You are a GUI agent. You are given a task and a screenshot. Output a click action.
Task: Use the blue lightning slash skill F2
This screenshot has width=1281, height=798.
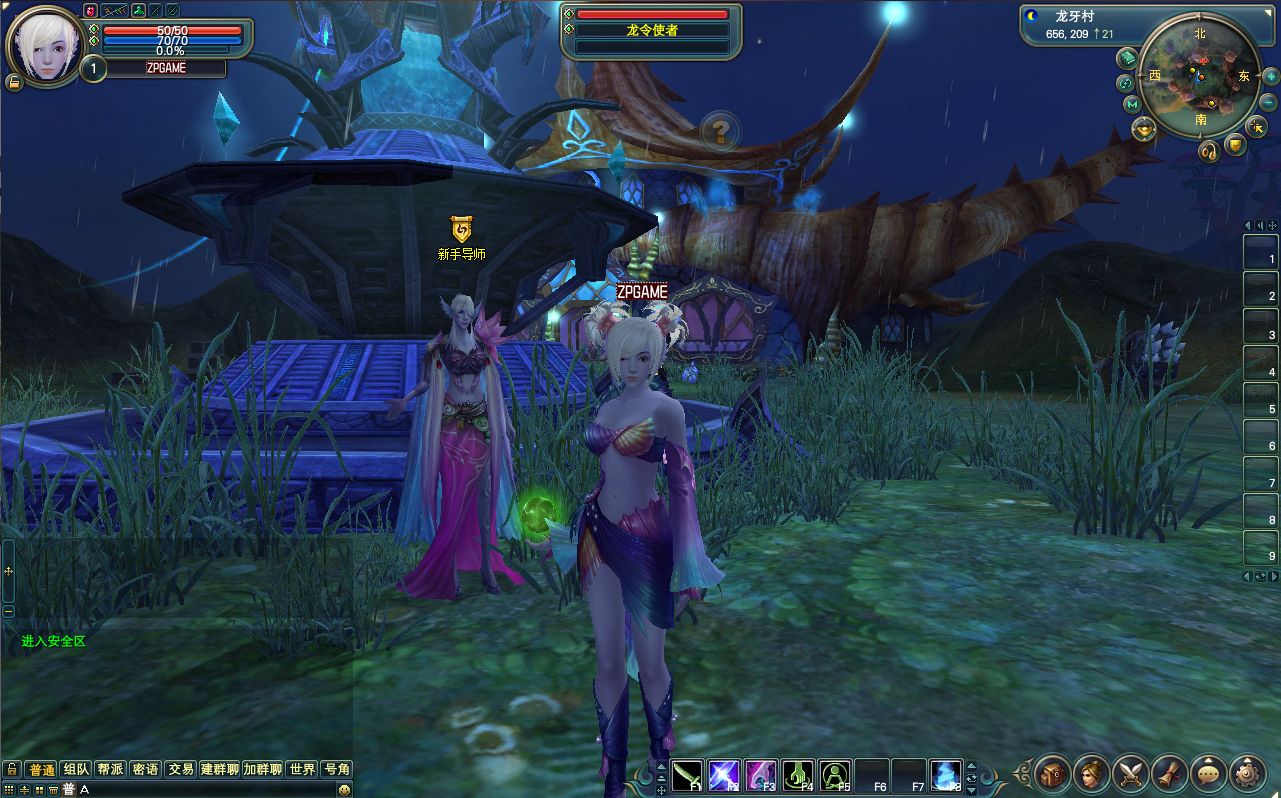tap(723, 775)
